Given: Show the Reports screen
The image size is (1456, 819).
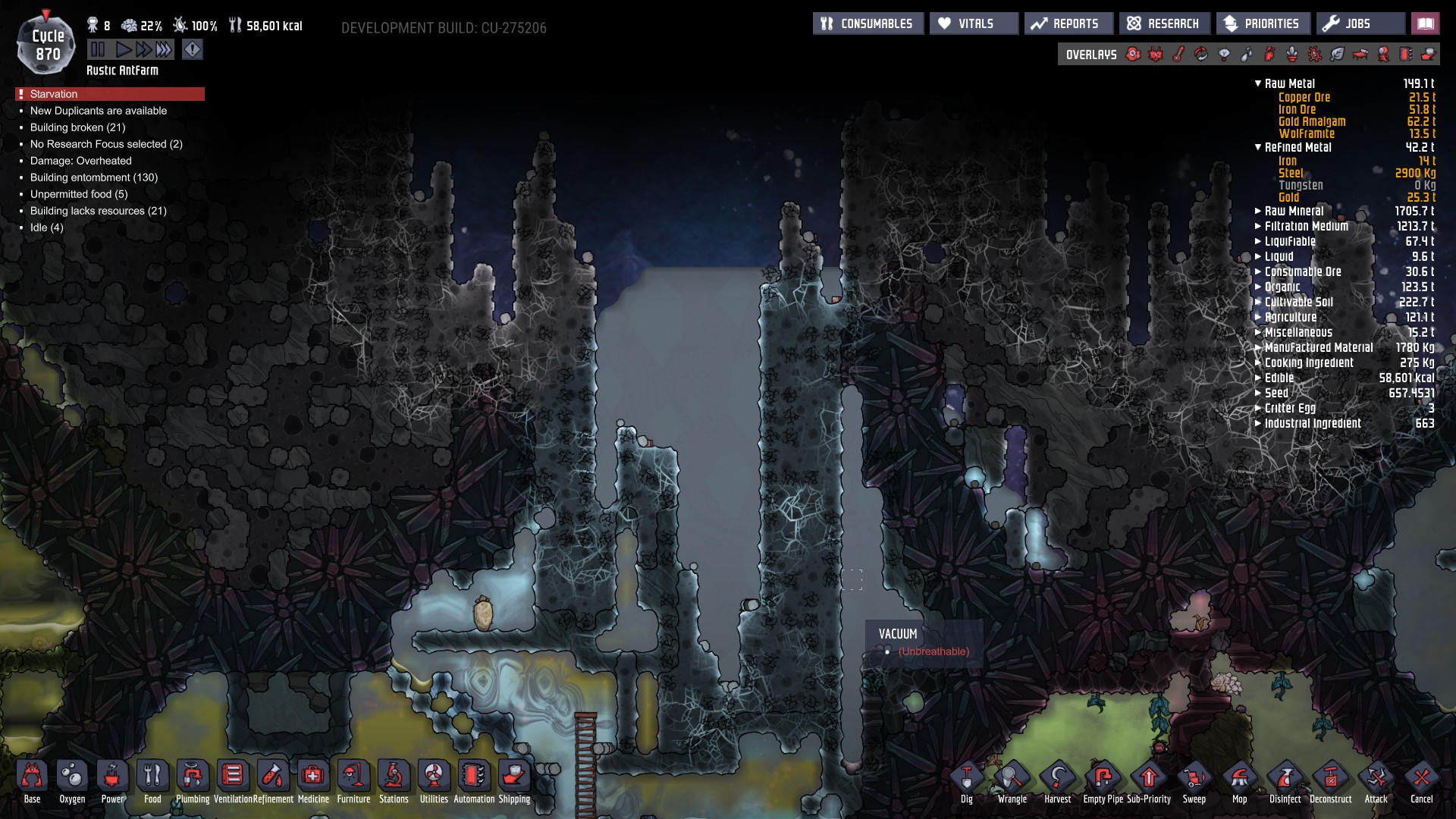Looking at the screenshot, I should [x=1068, y=24].
